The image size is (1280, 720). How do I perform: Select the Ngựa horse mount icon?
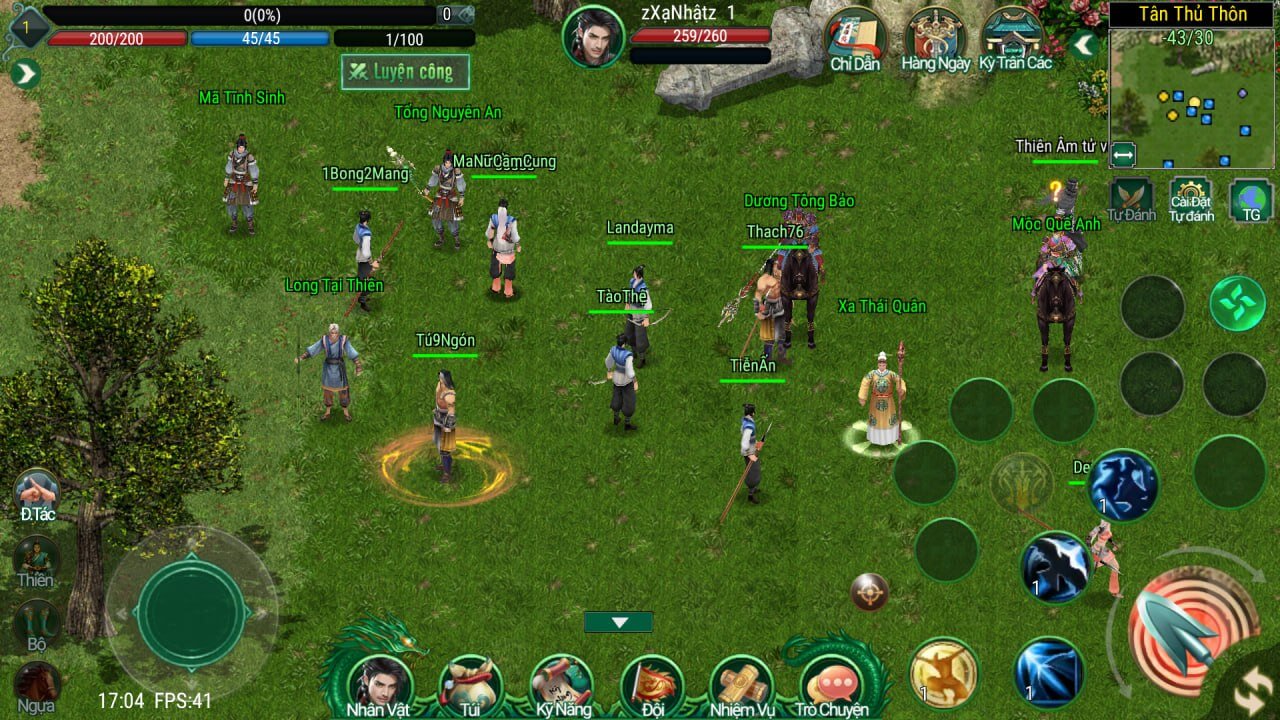point(37,686)
